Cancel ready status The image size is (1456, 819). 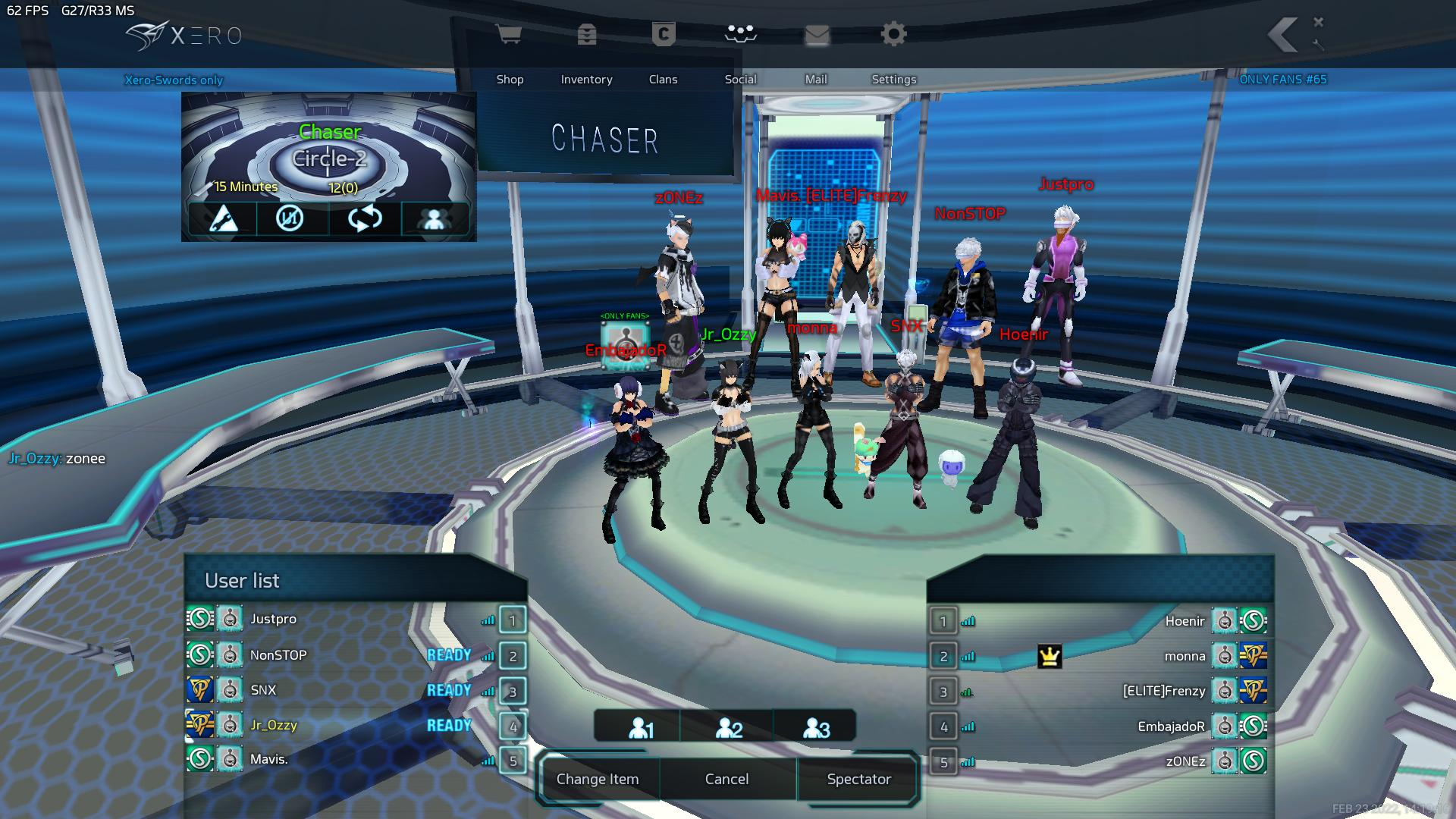tap(726, 779)
